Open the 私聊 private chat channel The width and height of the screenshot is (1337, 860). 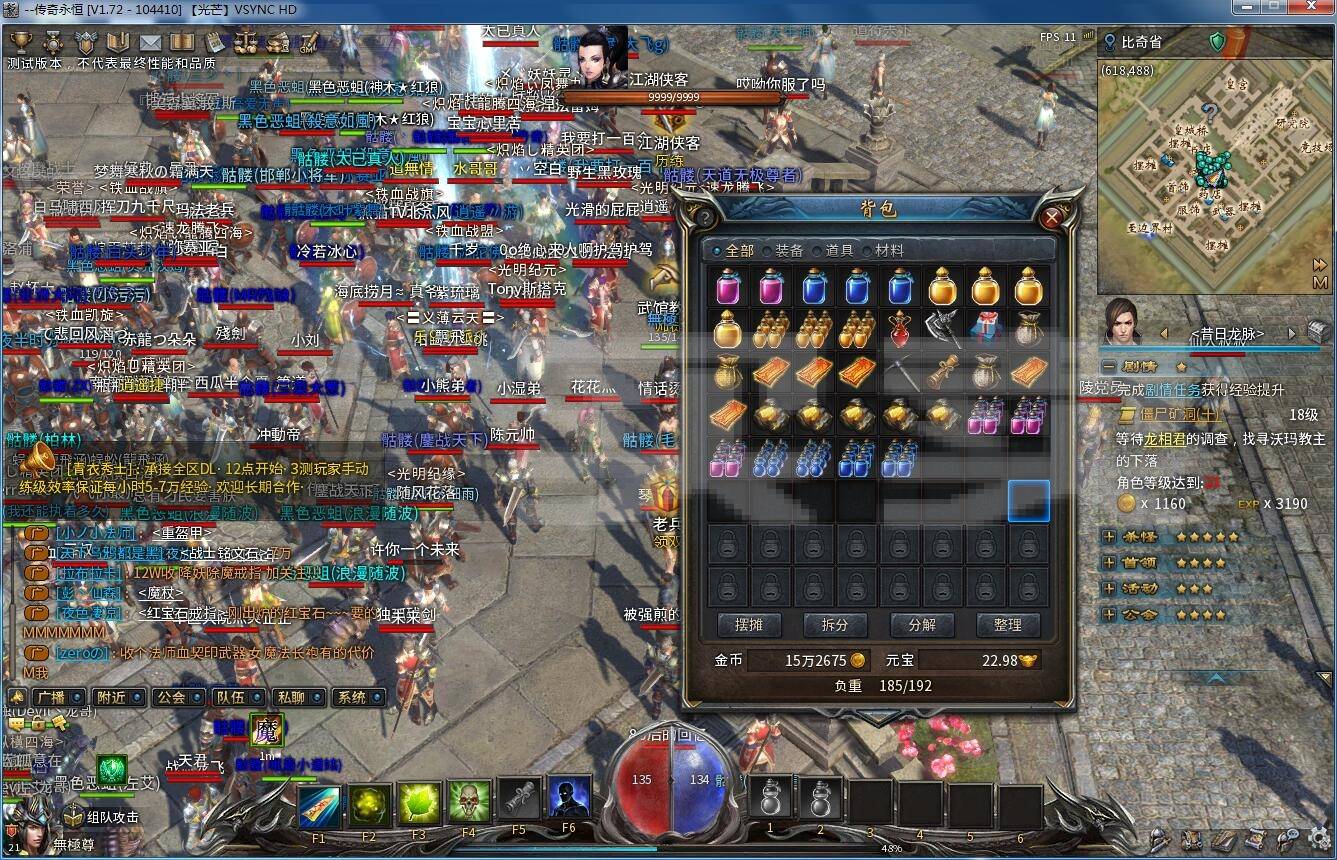(x=292, y=697)
